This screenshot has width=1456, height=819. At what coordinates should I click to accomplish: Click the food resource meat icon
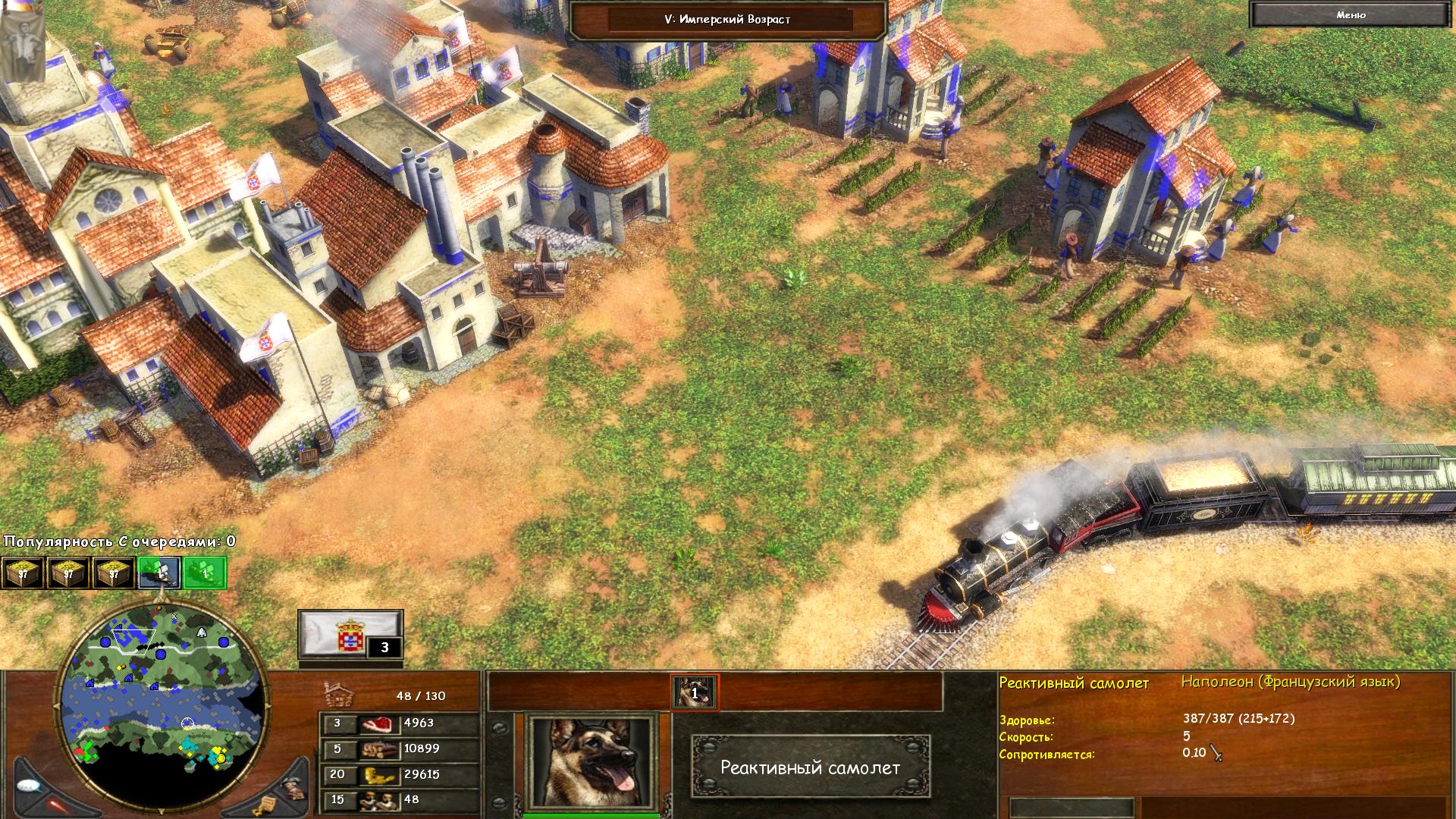pos(378,723)
